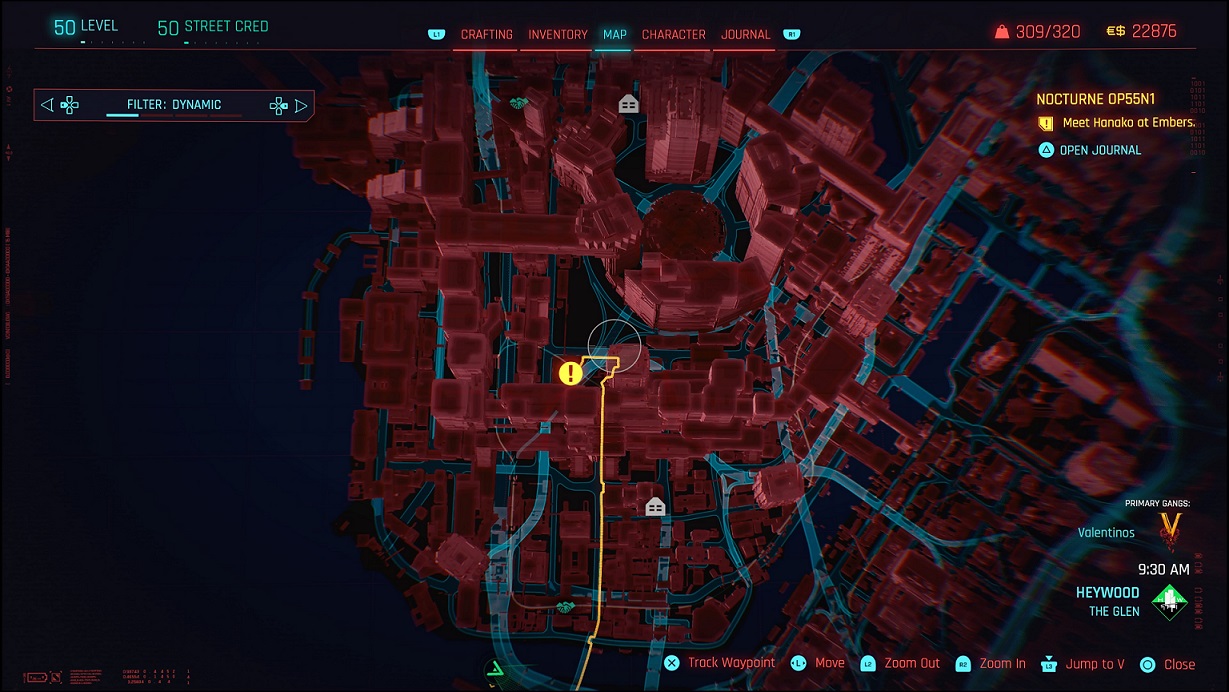Cycle map filter to the next option
Image resolution: width=1229 pixels, height=692 pixels.
[x=300, y=105]
